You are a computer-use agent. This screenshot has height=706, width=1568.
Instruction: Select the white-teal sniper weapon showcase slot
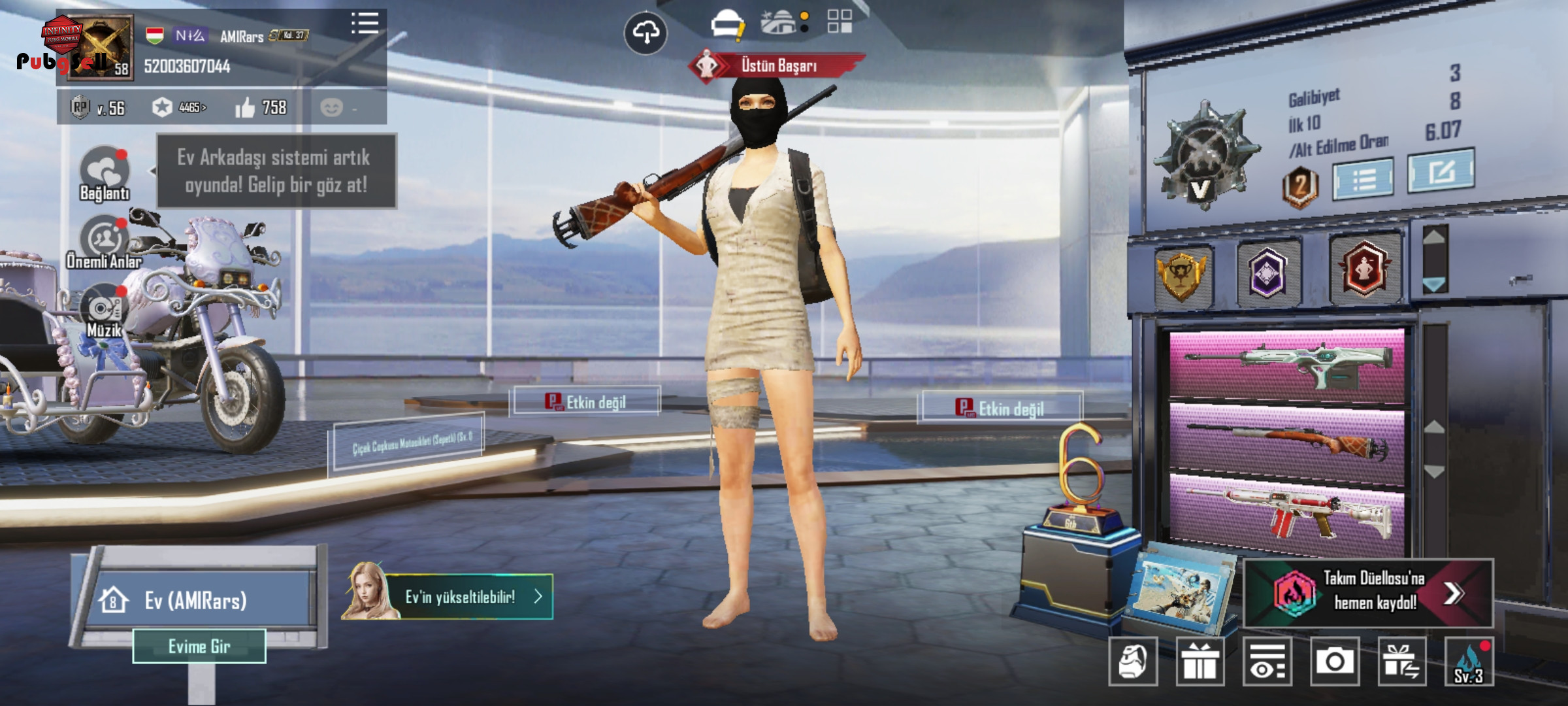(1286, 365)
